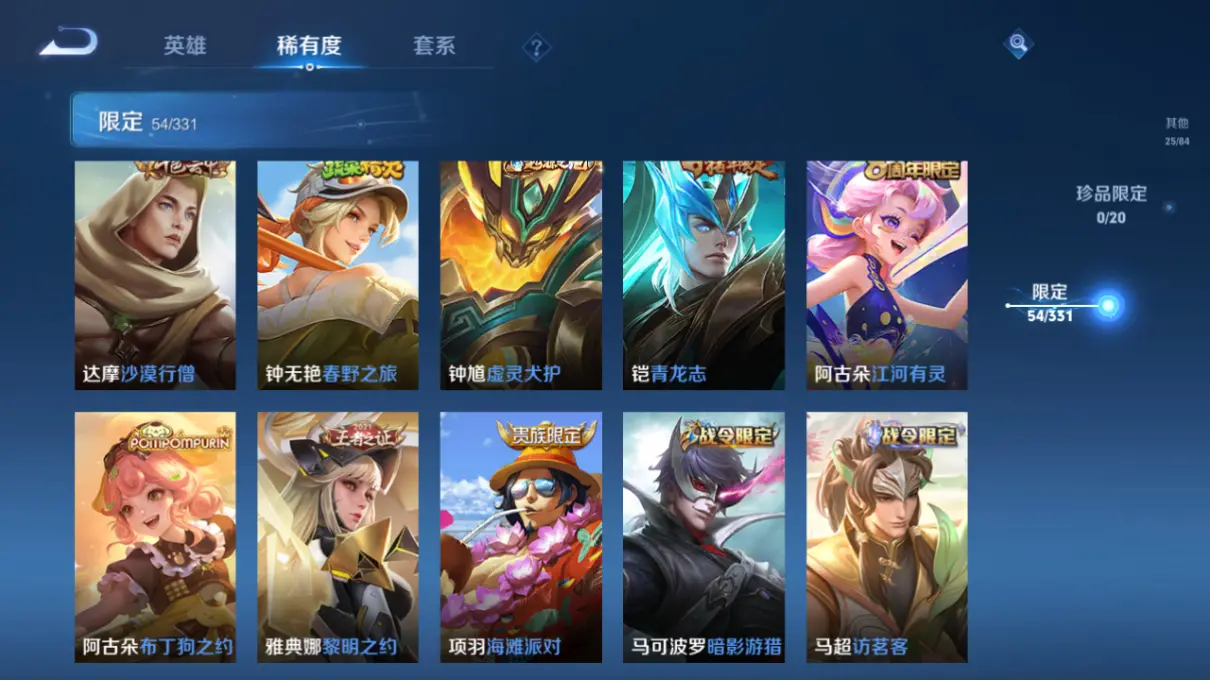This screenshot has height=681, width=1210.
Task: Show help via the question mark icon
Action: [x=536, y=47]
